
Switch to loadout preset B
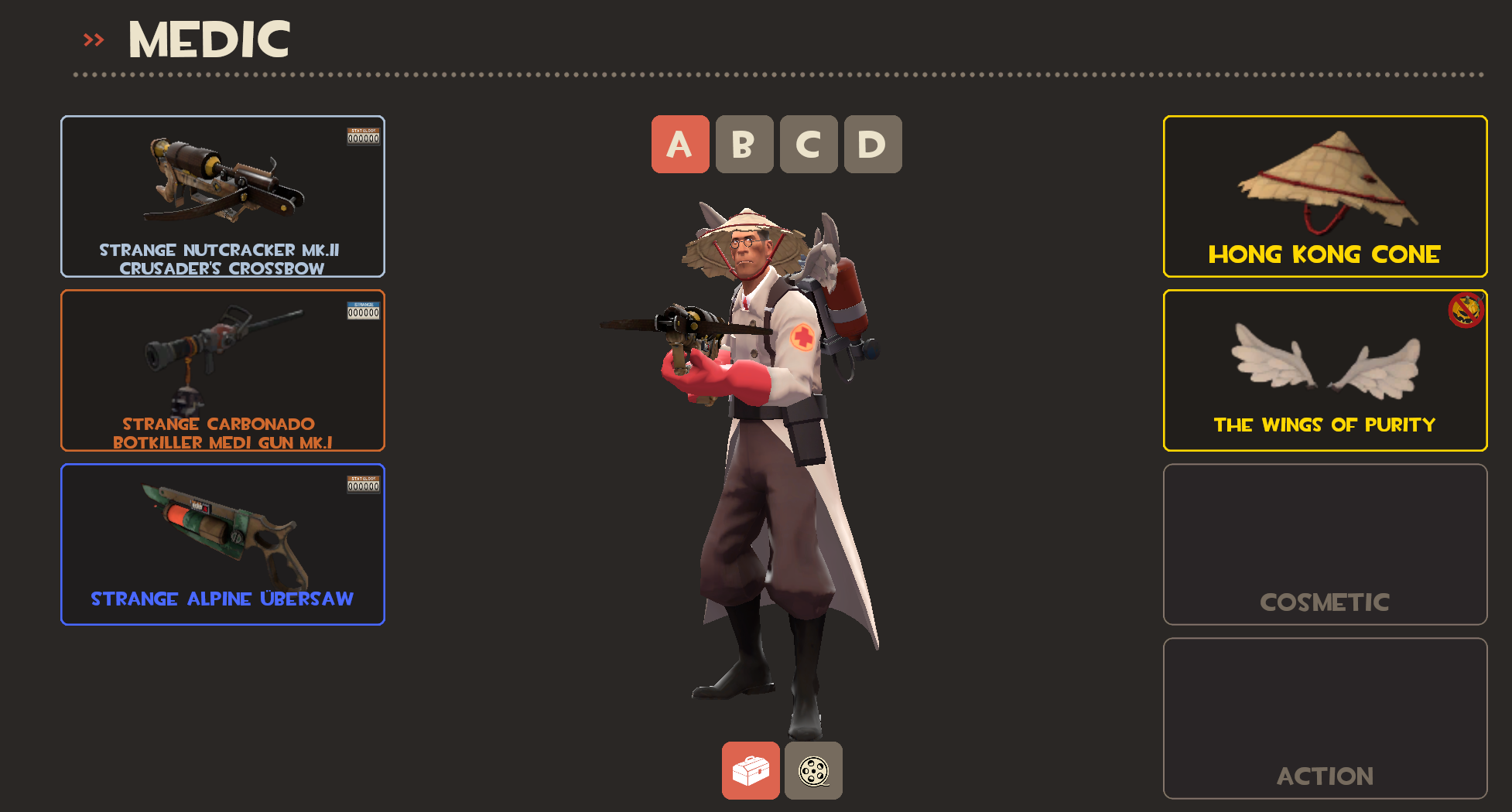click(744, 145)
